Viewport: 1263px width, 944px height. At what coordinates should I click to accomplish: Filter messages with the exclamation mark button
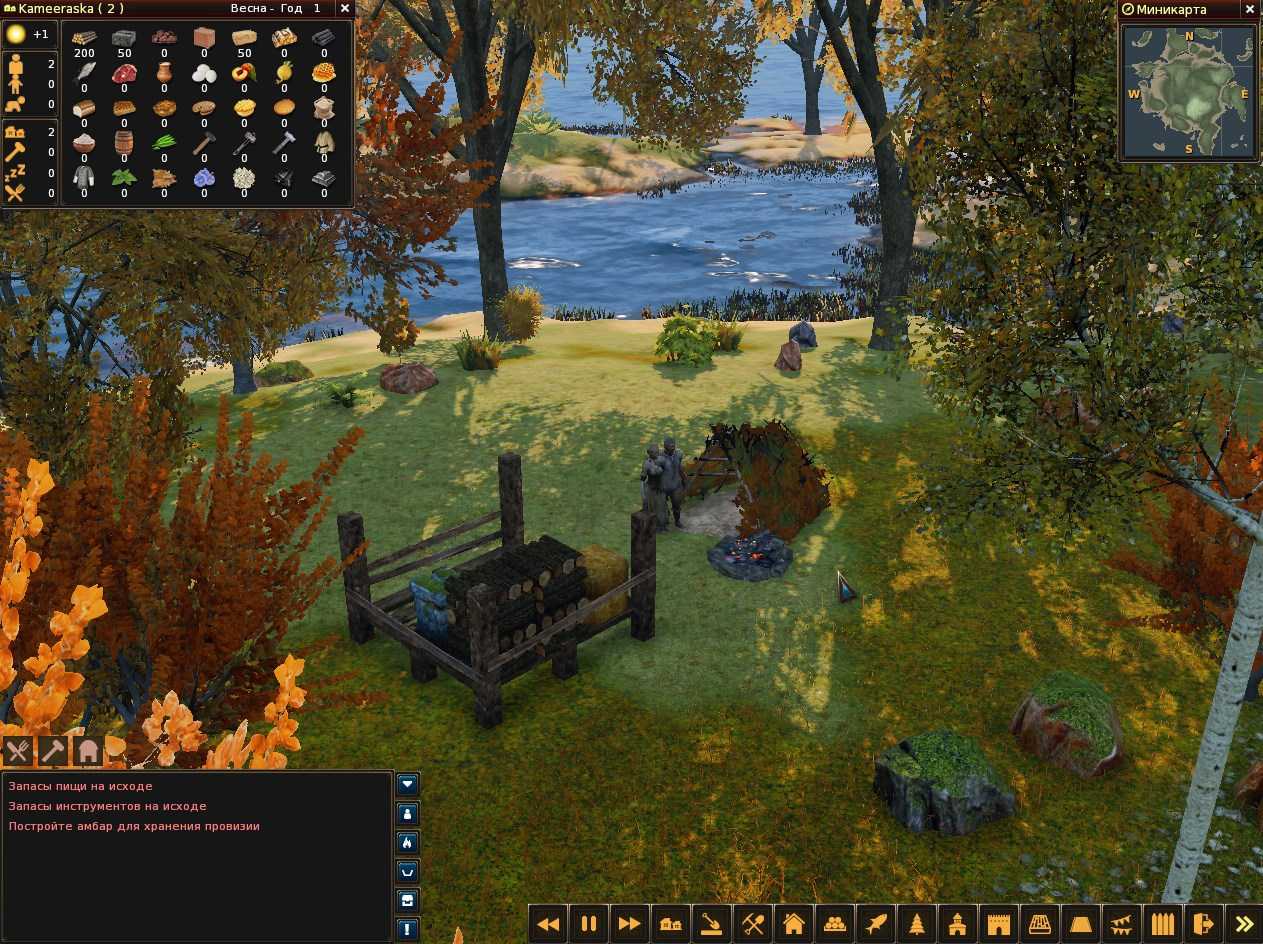[408, 929]
